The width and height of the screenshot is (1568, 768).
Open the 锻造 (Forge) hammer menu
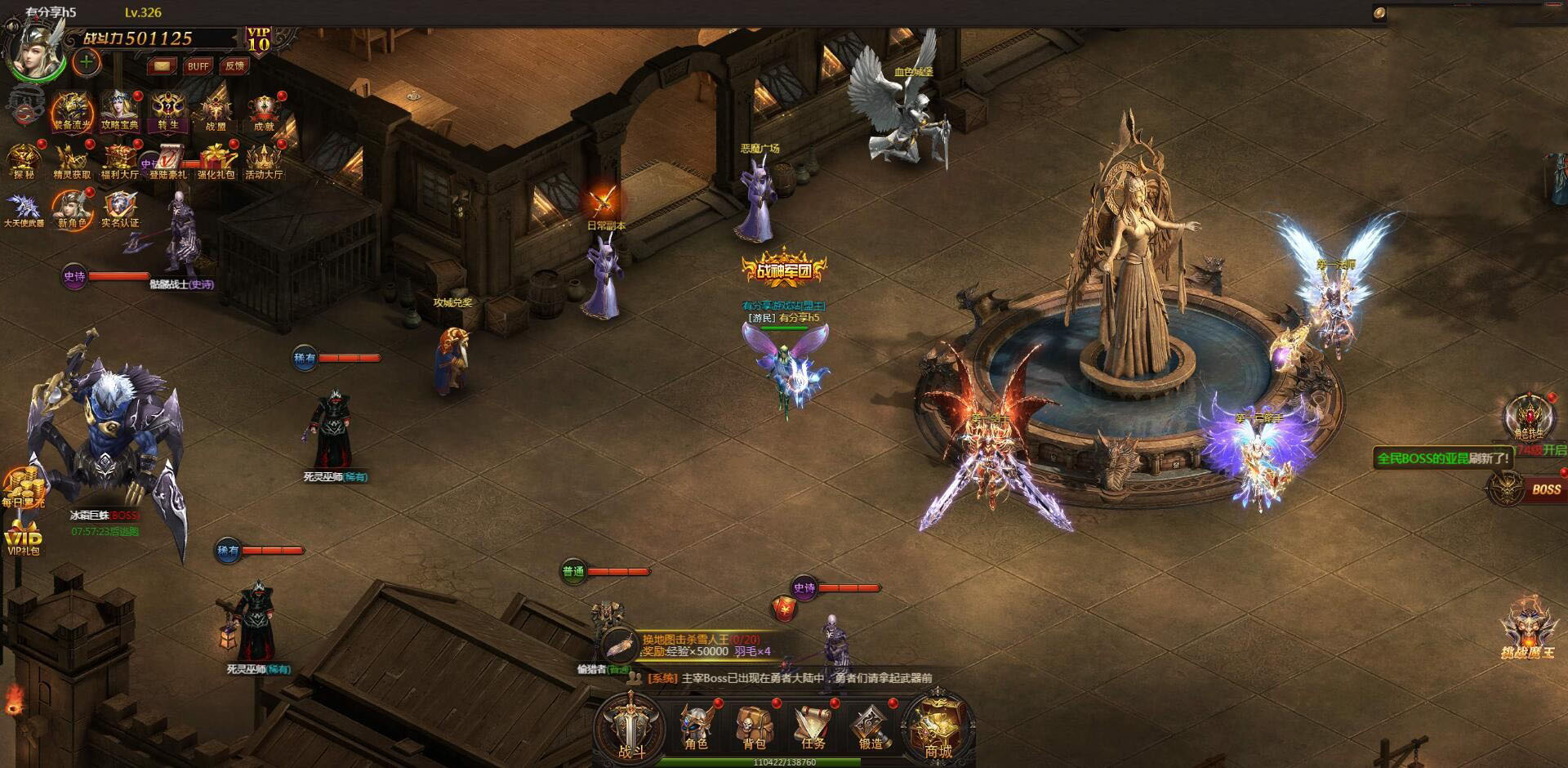(x=871, y=726)
